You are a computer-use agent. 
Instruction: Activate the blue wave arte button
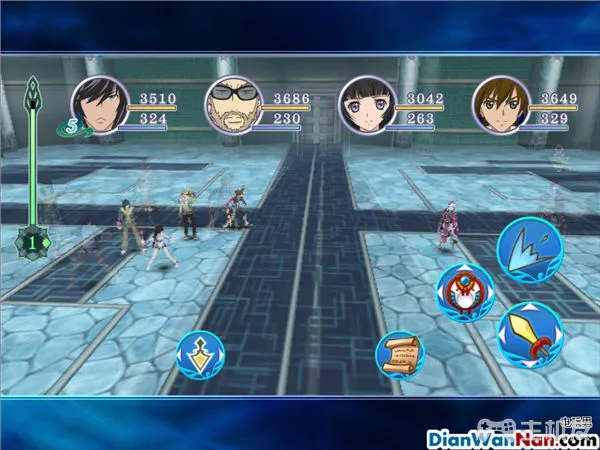coord(529,249)
